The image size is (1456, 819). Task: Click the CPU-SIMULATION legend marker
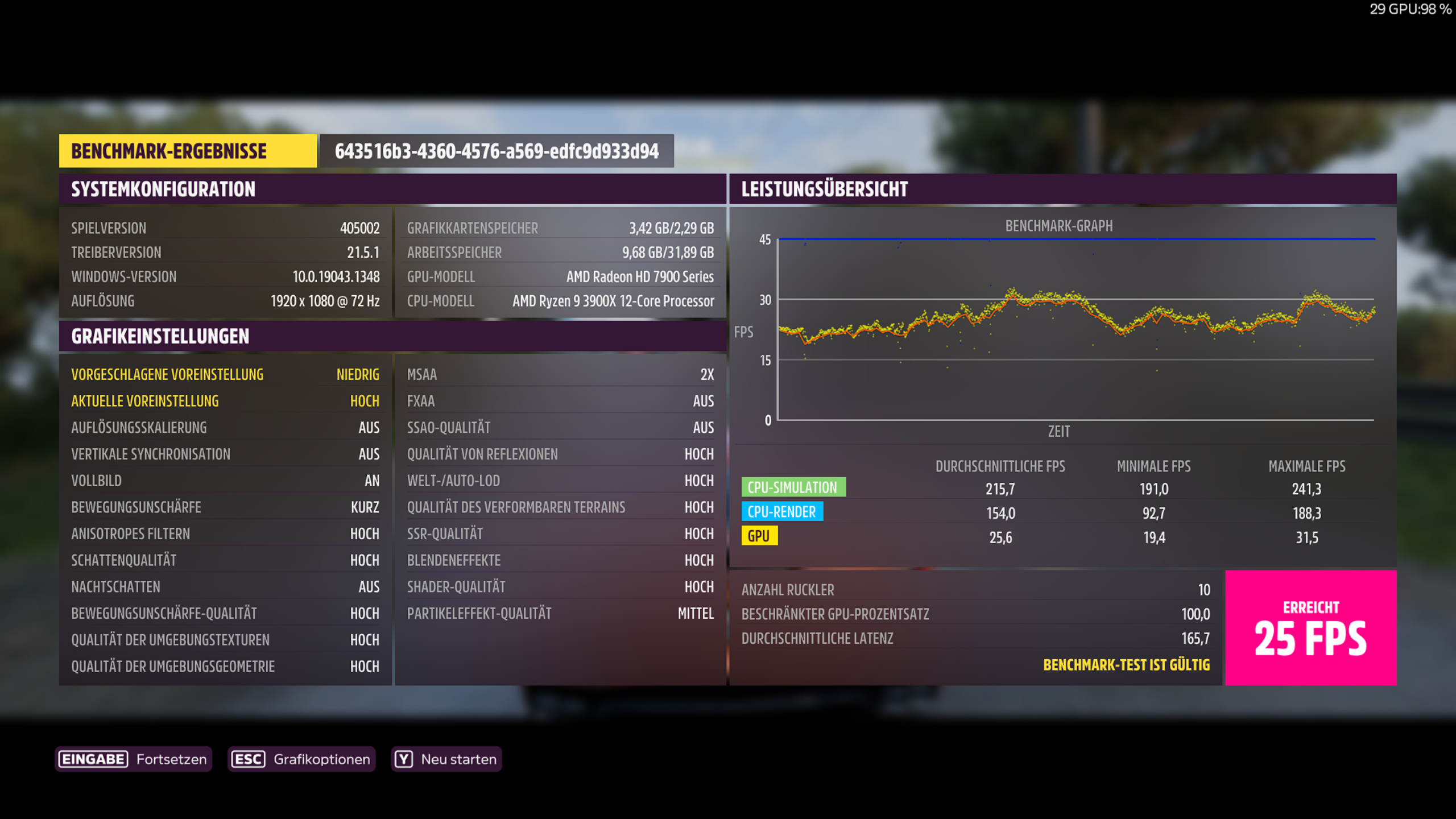pyautogui.click(x=792, y=487)
